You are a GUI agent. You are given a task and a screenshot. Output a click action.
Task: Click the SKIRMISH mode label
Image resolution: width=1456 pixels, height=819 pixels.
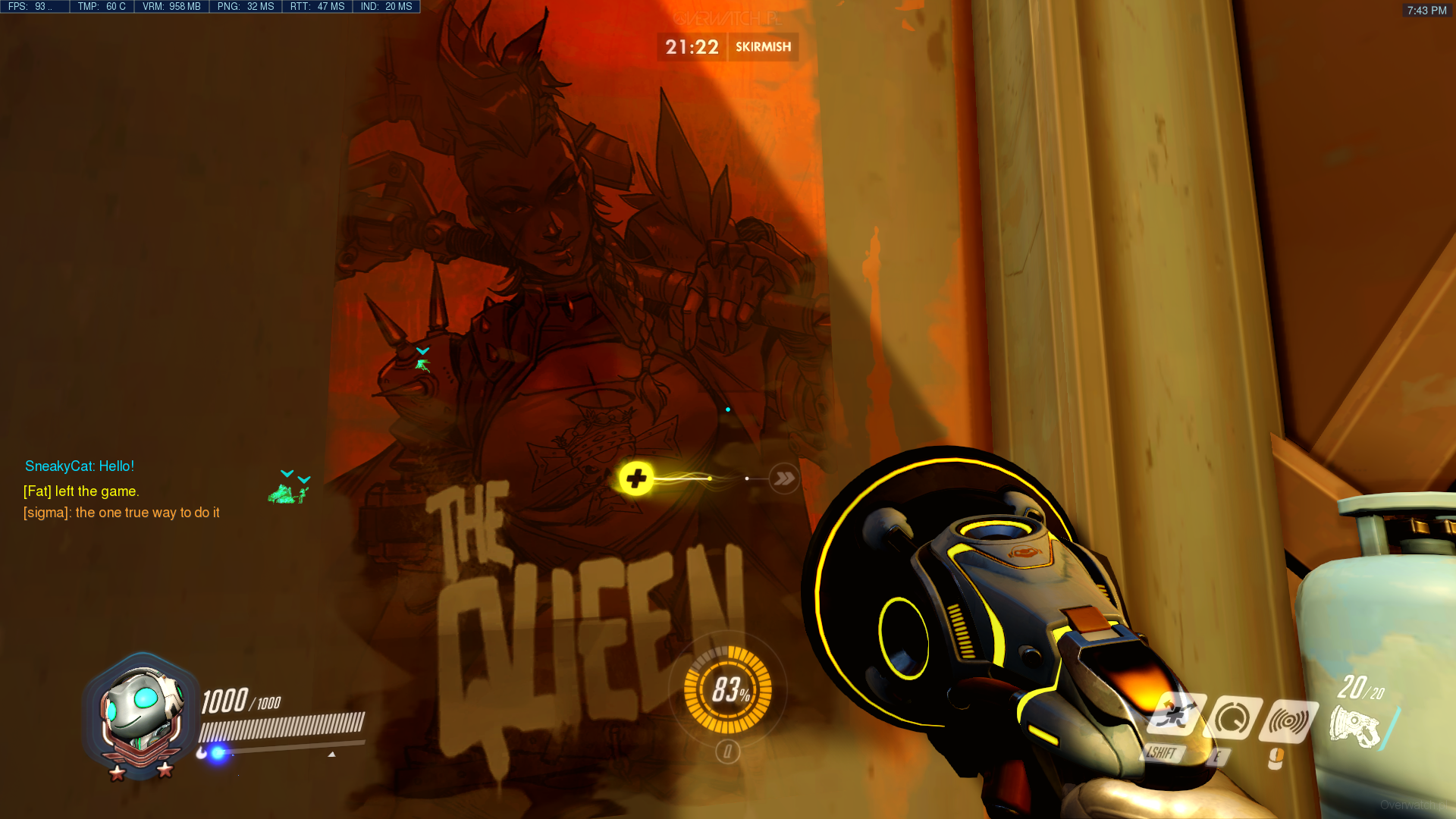coord(763,47)
